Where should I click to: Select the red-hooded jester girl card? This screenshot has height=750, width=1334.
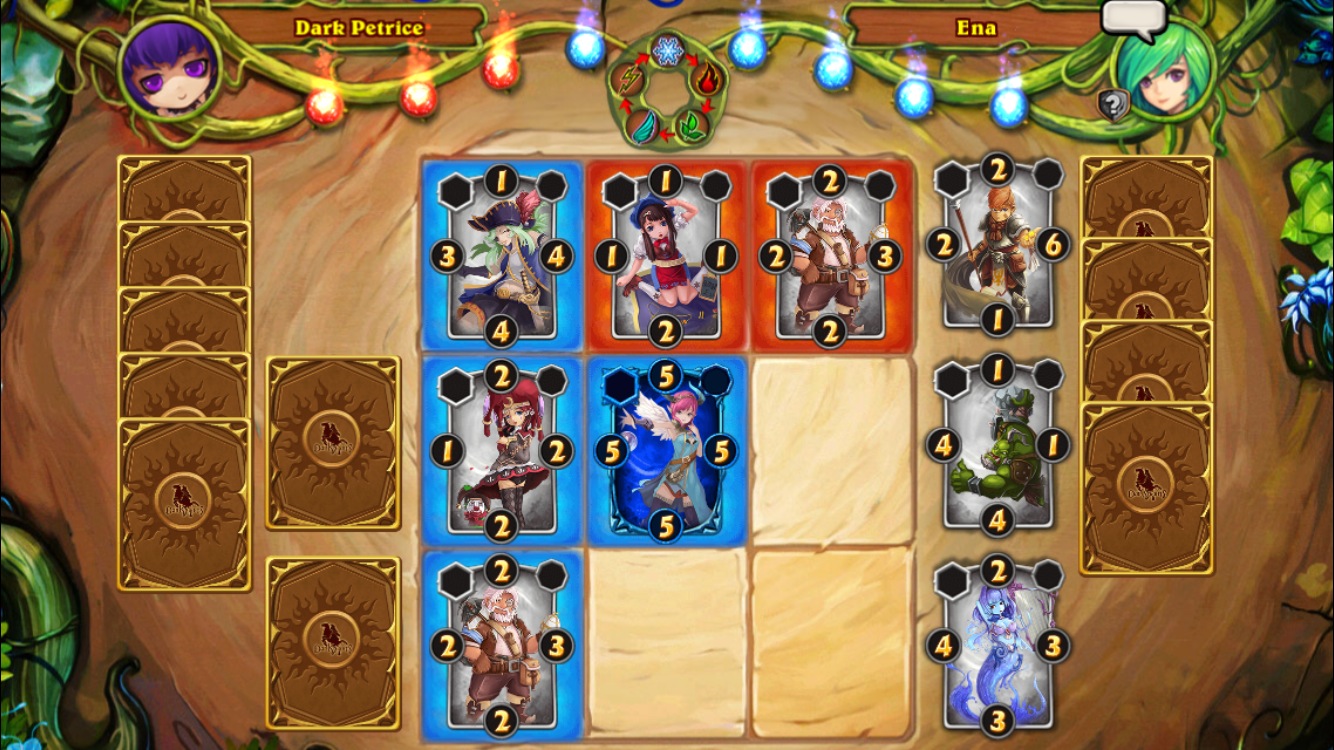pyautogui.click(x=502, y=452)
